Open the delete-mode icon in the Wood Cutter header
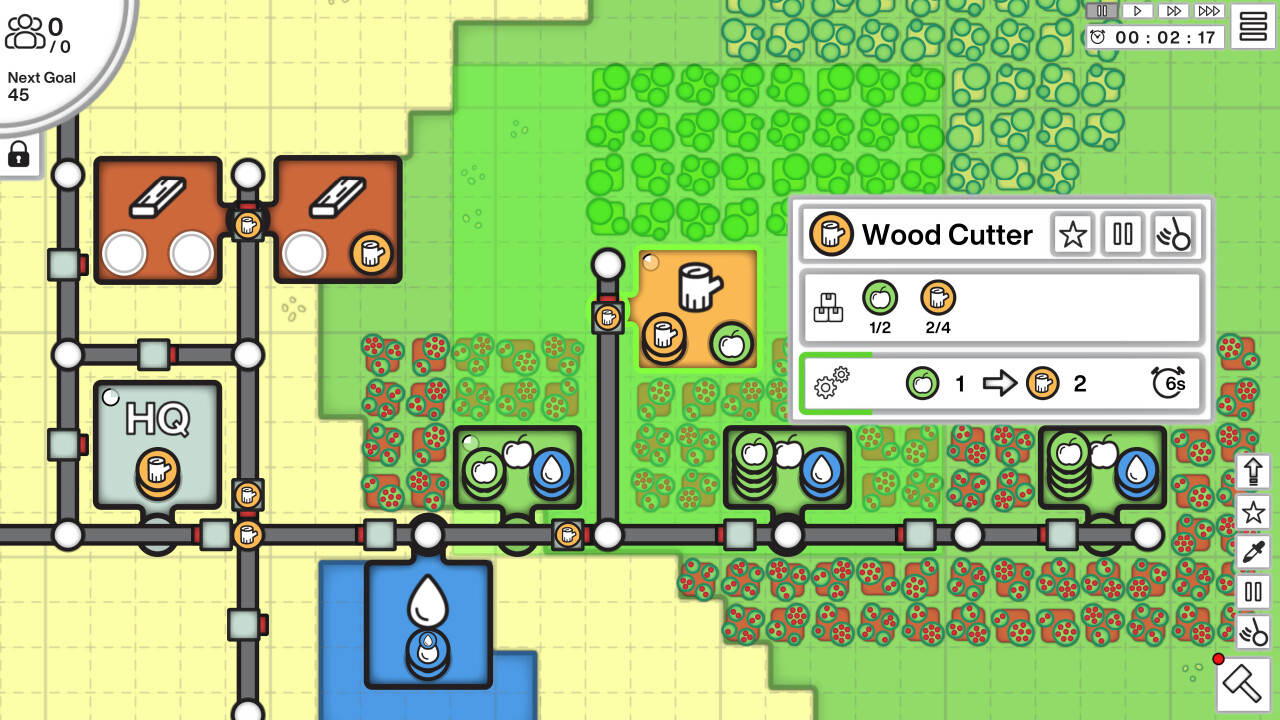The width and height of the screenshot is (1280, 720). (1175, 234)
